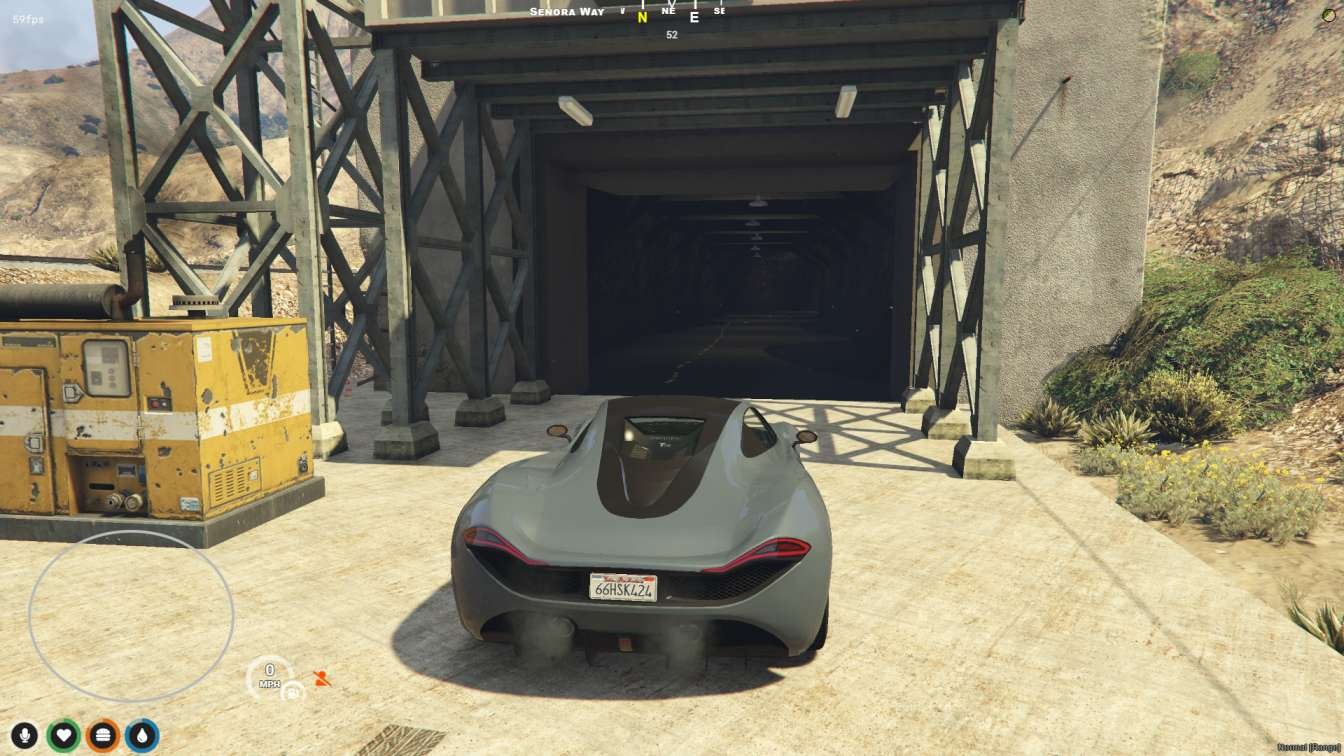Image resolution: width=1344 pixels, height=756 pixels.
Task: Click the microphone voice chat icon
Action: [25, 734]
